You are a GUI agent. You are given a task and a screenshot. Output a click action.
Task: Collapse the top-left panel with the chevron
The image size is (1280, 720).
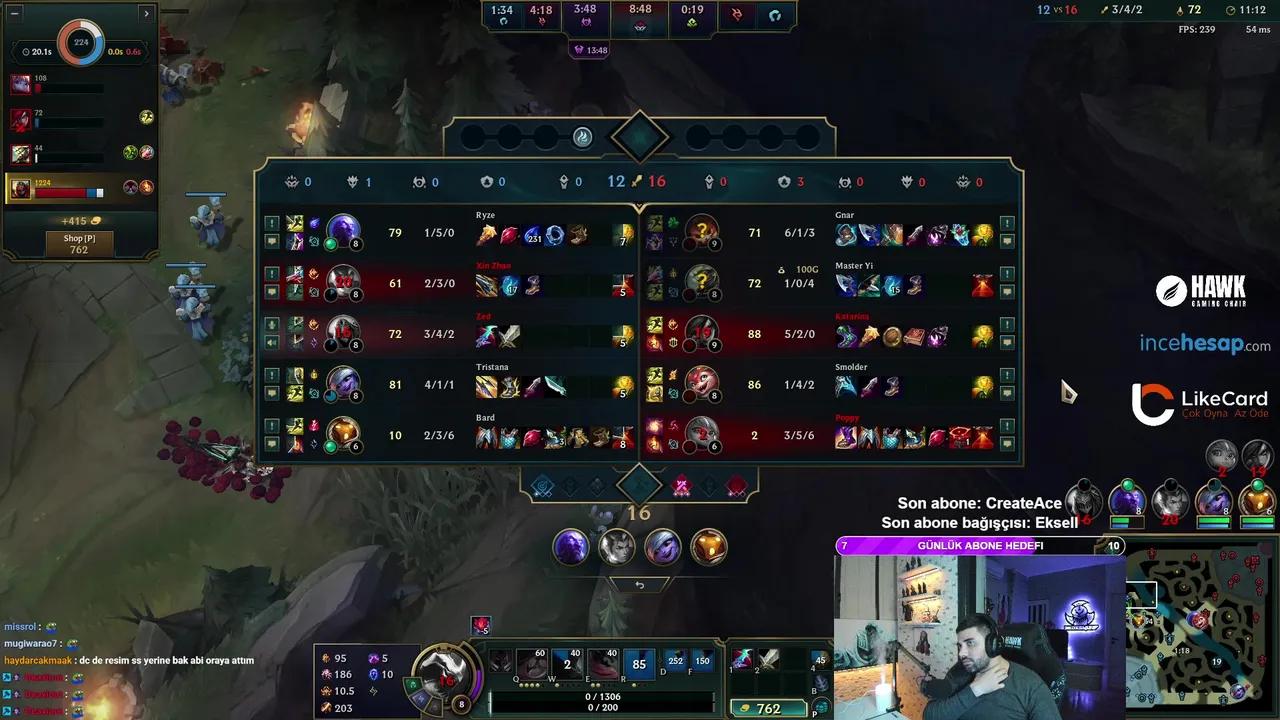pos(146,14)
